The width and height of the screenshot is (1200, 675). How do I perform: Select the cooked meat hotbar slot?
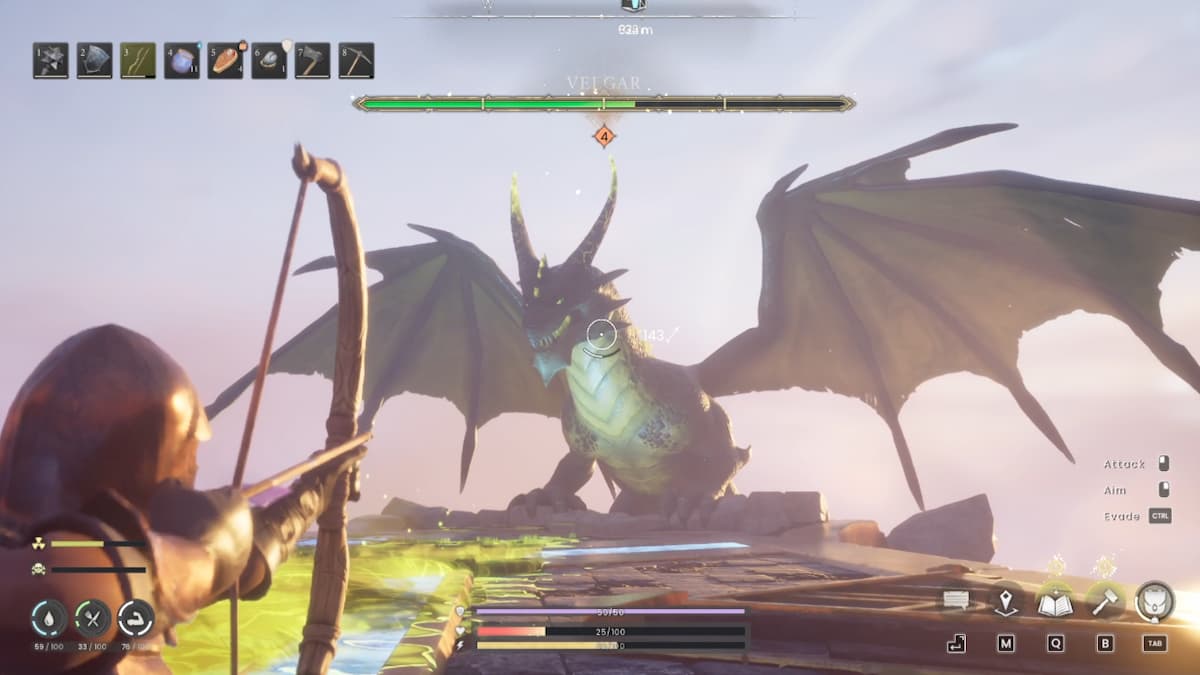225,61
